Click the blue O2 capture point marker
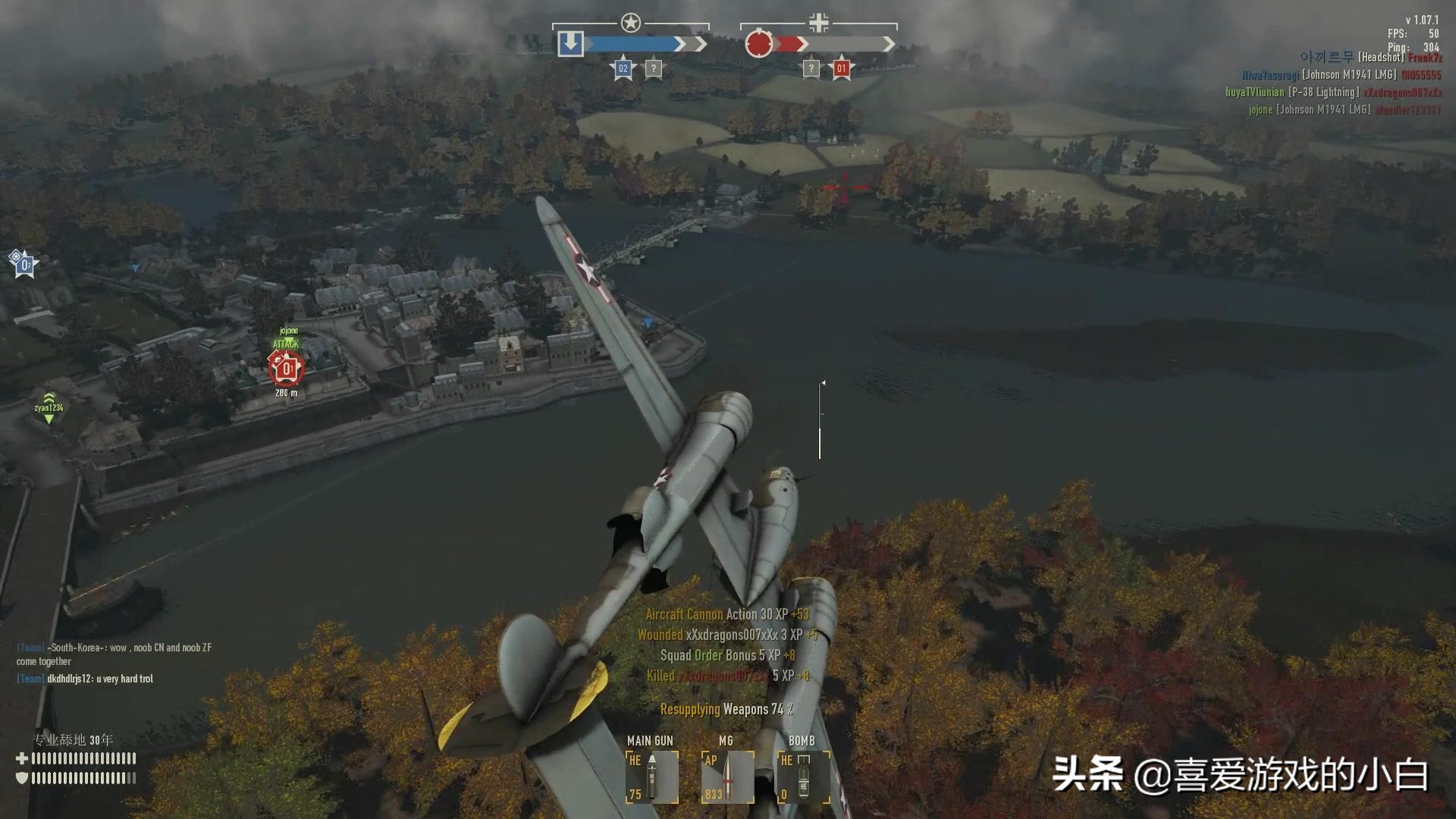Screen dimensions: 1456x819 24,265
